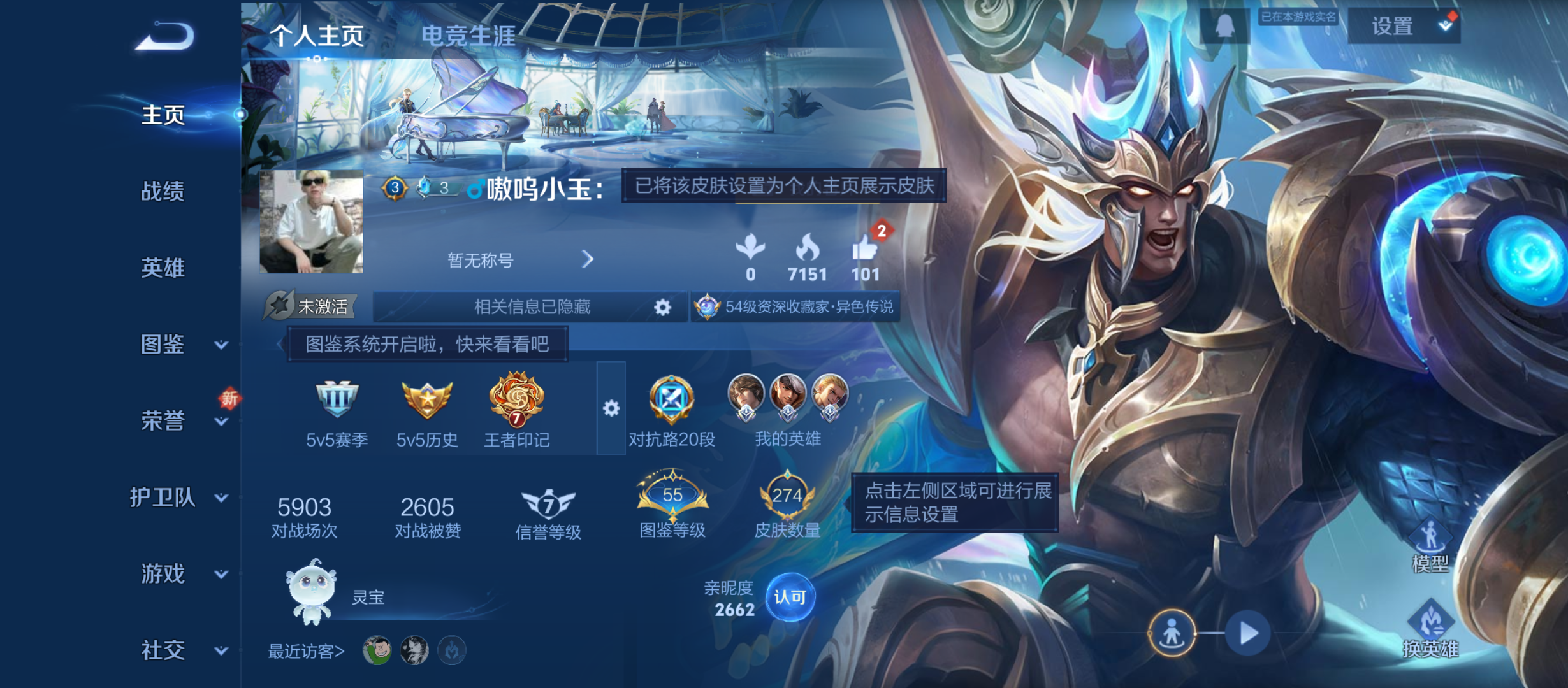The width and height of the screenshot is (1568, 688).
Task: Switch to the 电竞生涯 tab
Action: [467, 36]
